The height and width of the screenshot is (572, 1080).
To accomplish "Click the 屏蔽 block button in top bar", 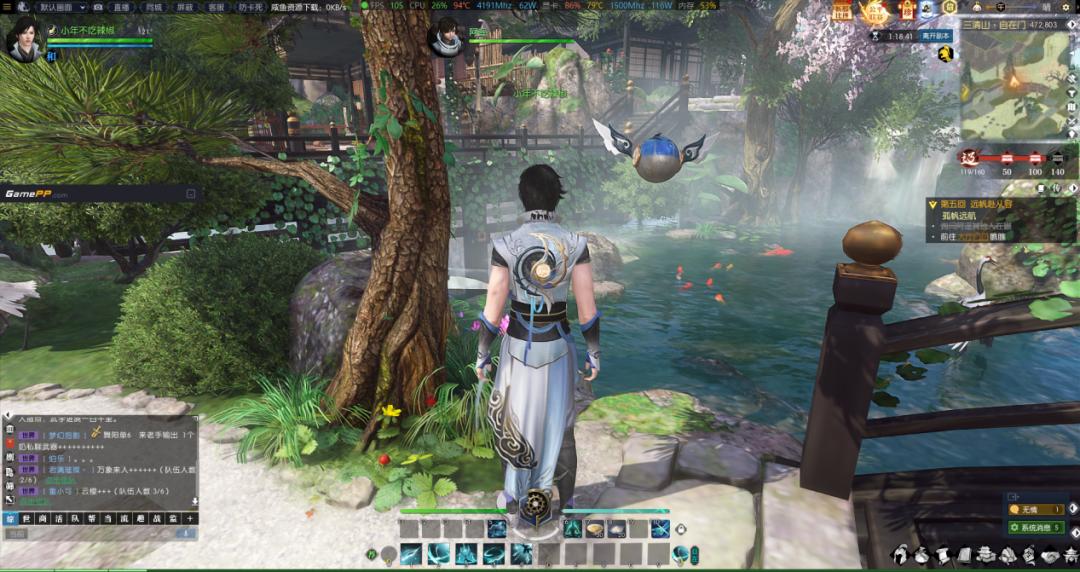I will tap(185, 6).
